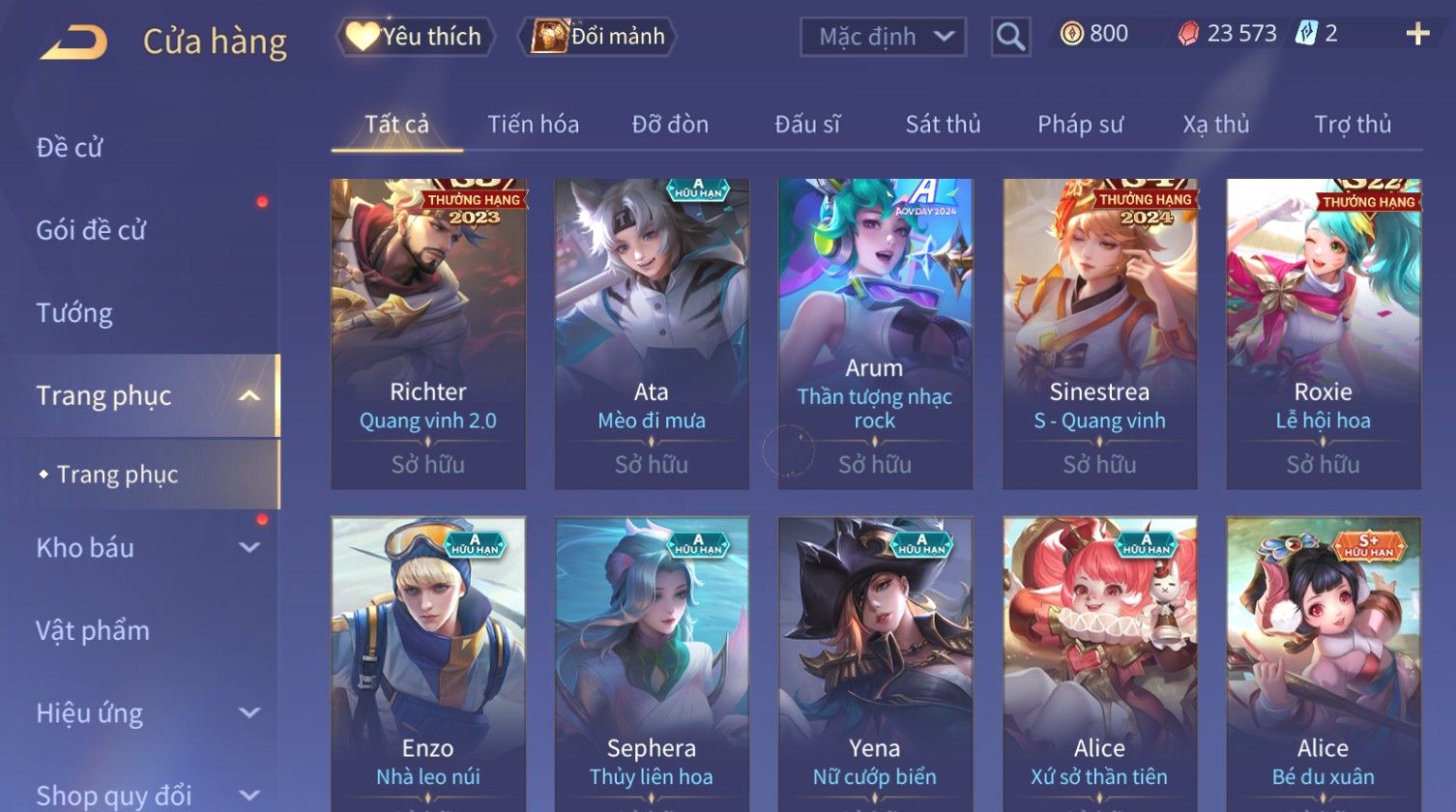Switch to the Đỡ đòn tab
The image size is (1456, 812).
click(670, 125)
